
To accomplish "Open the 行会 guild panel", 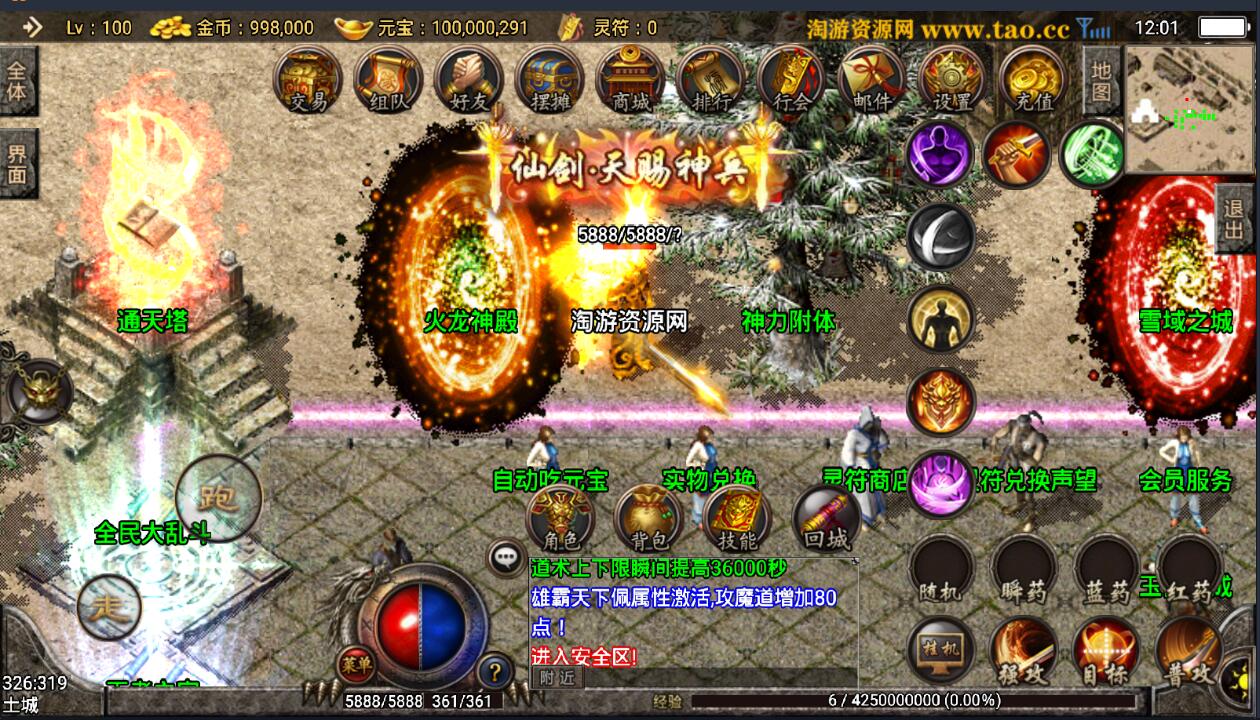I will pyautogui.click(x=791, y=77).
